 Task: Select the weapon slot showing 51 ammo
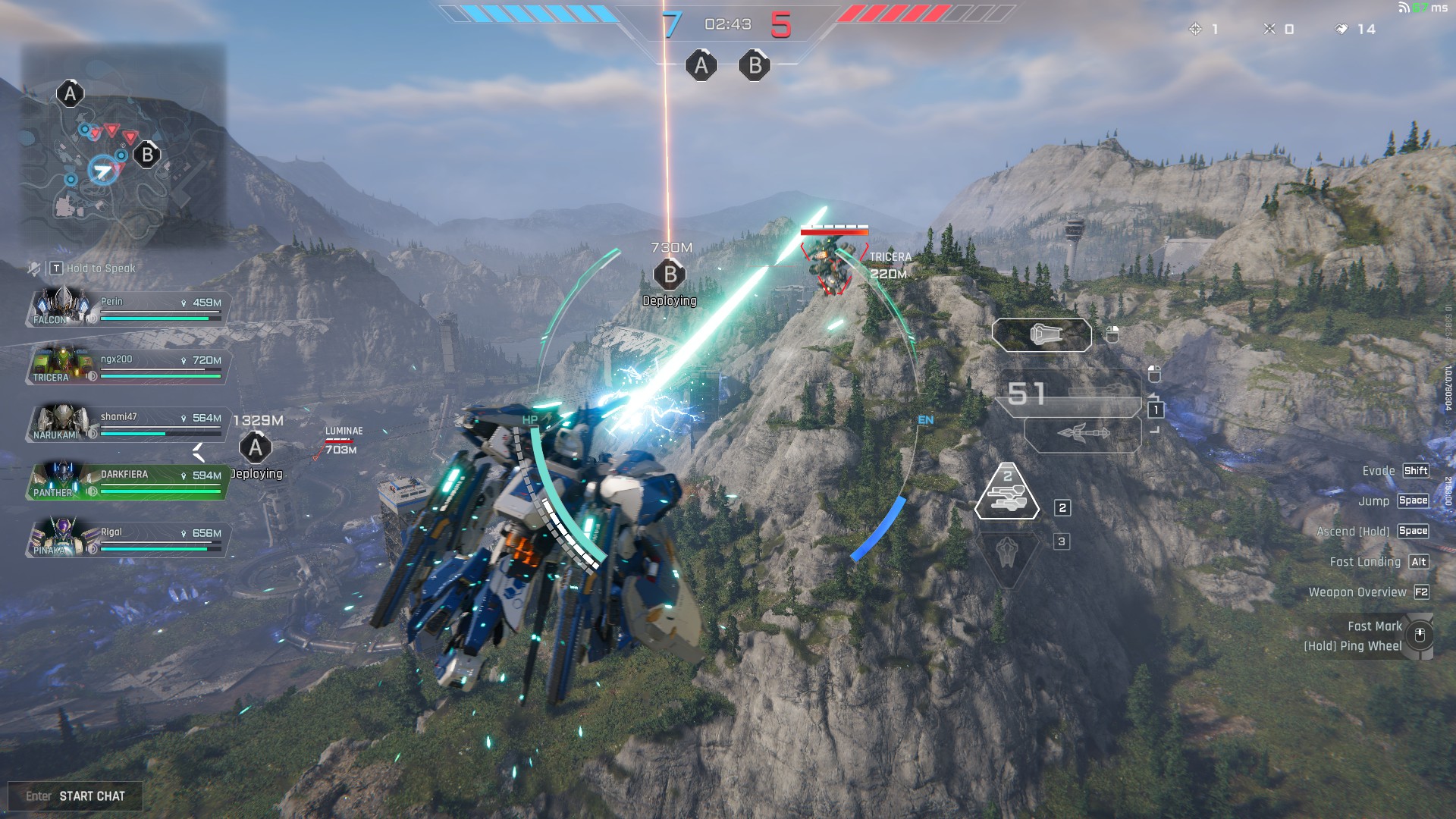[x=1069, y=393]
